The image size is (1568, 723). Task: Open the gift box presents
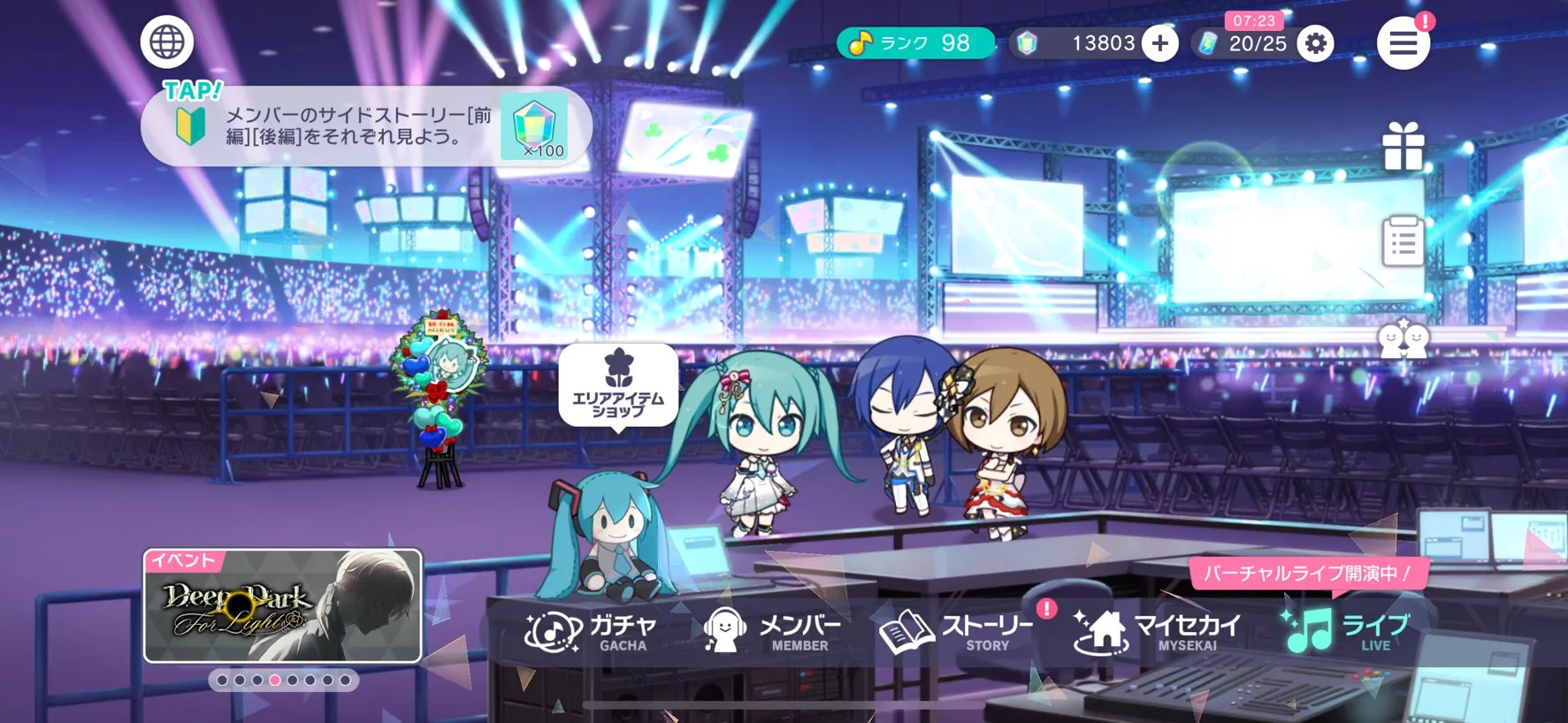tap(1403, 147)
